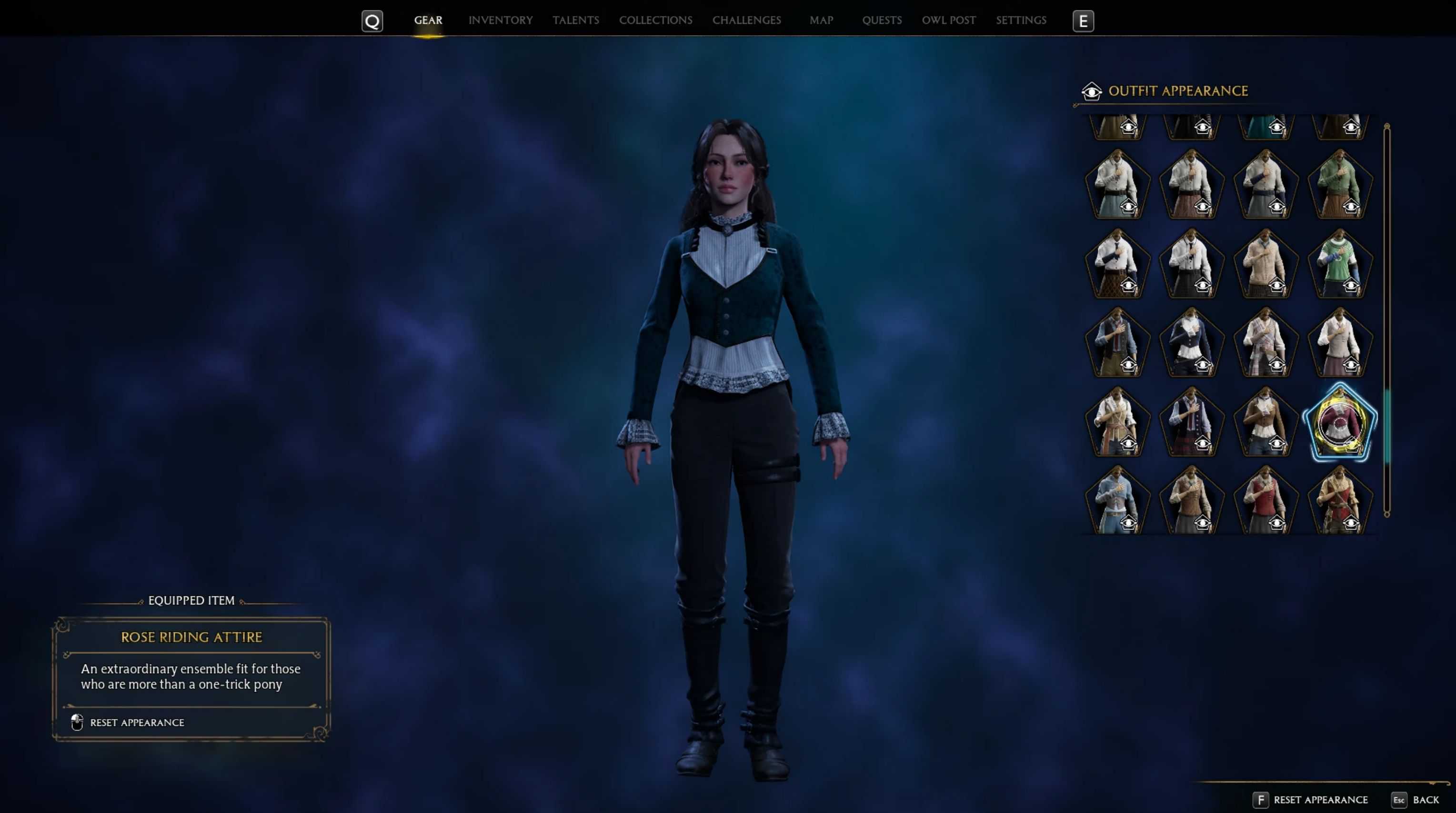Viewport: 1456px width, 813px height.
Task: Click Reset Appearance in the equipped item panel
Action: click(137, 723)
